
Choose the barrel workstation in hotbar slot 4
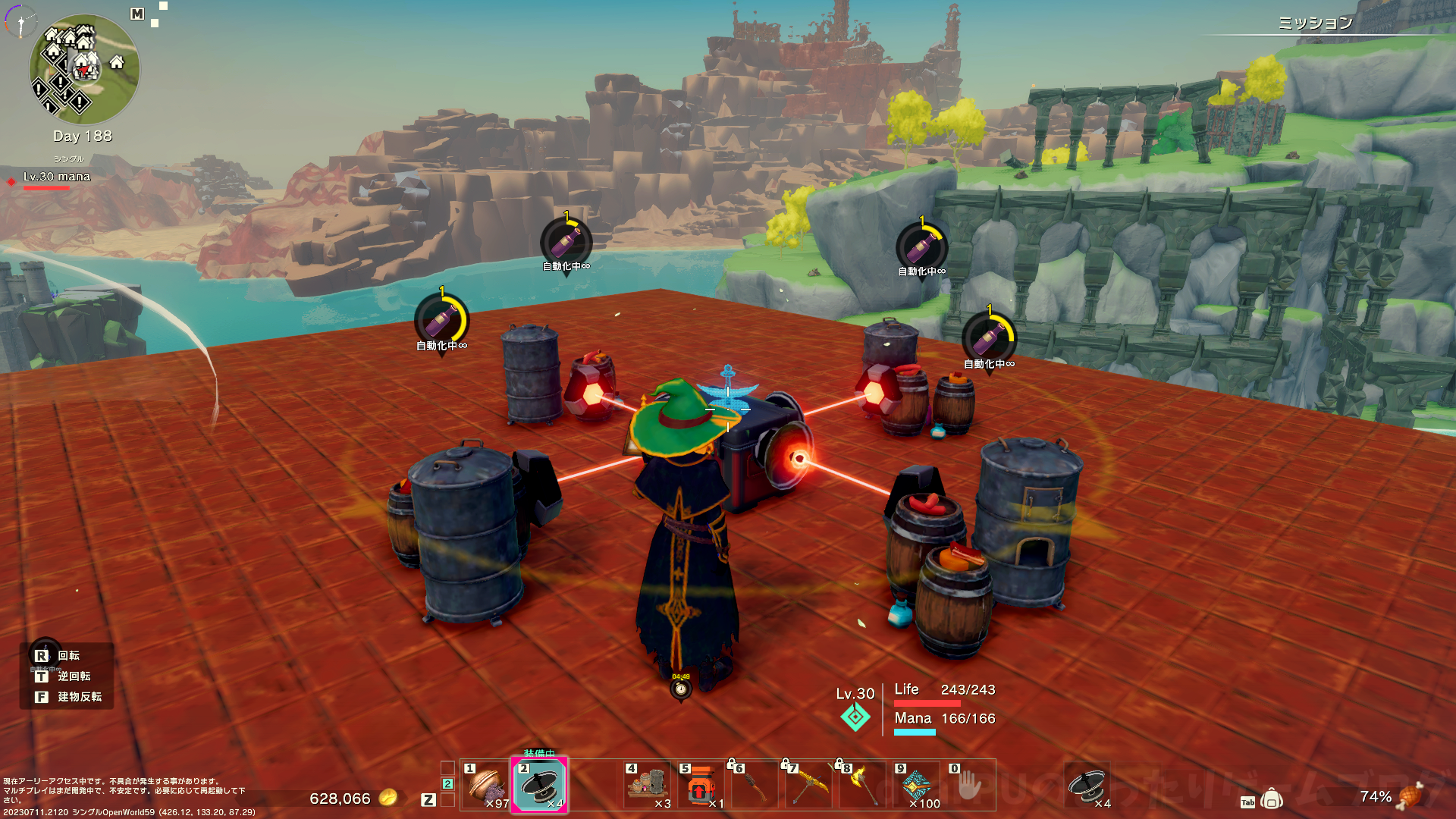click(x=647, y=786)
